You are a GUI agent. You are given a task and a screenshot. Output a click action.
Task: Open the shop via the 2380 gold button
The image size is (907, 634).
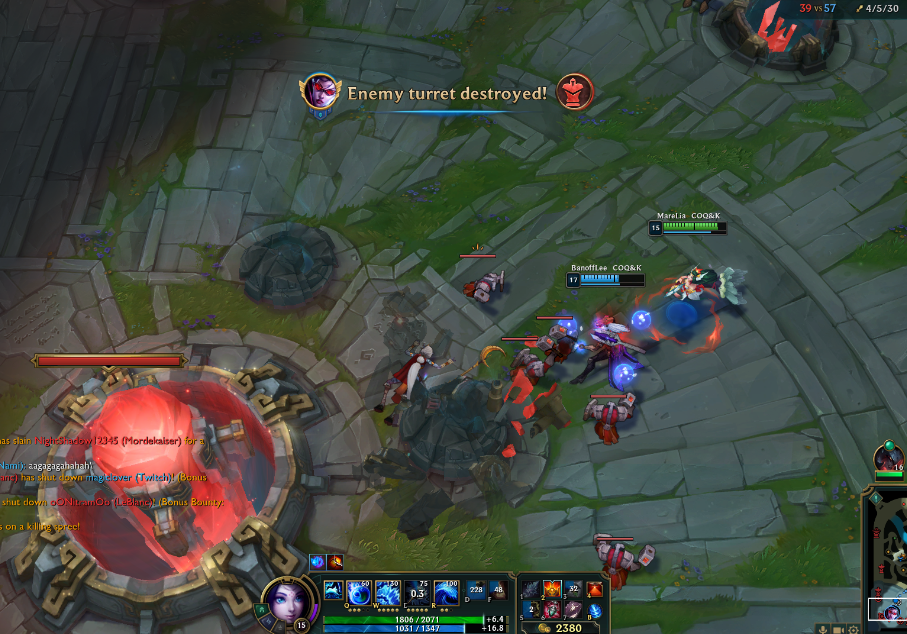click(560, 628)
